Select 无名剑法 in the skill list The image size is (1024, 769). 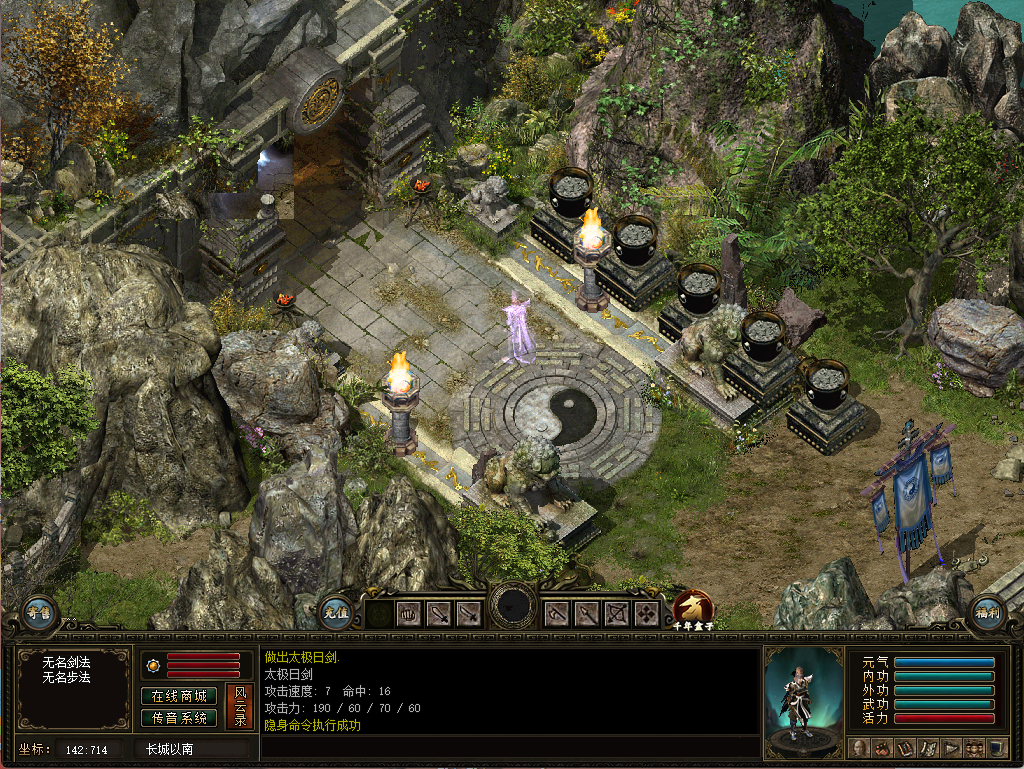tap(66, 663)
